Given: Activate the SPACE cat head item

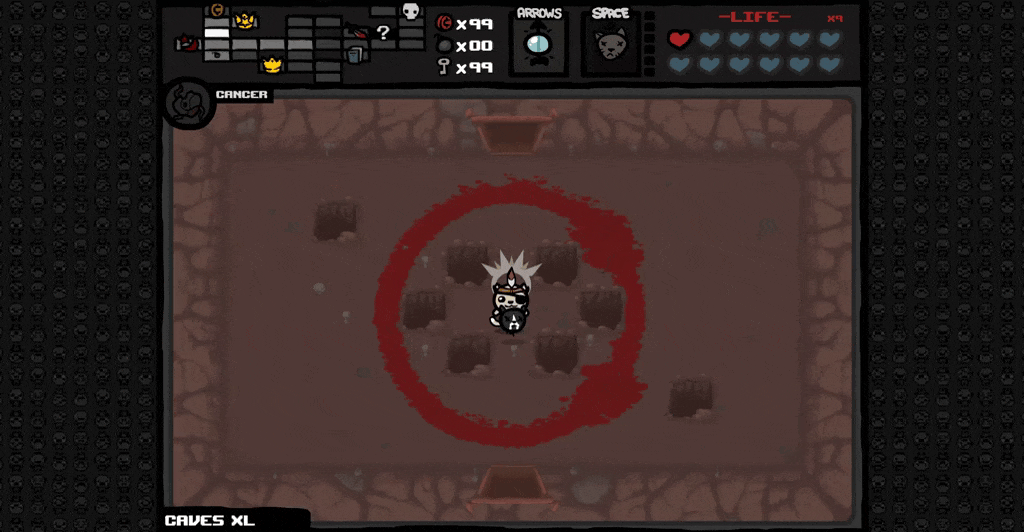Looking at the screenshot, I should 609,46.
